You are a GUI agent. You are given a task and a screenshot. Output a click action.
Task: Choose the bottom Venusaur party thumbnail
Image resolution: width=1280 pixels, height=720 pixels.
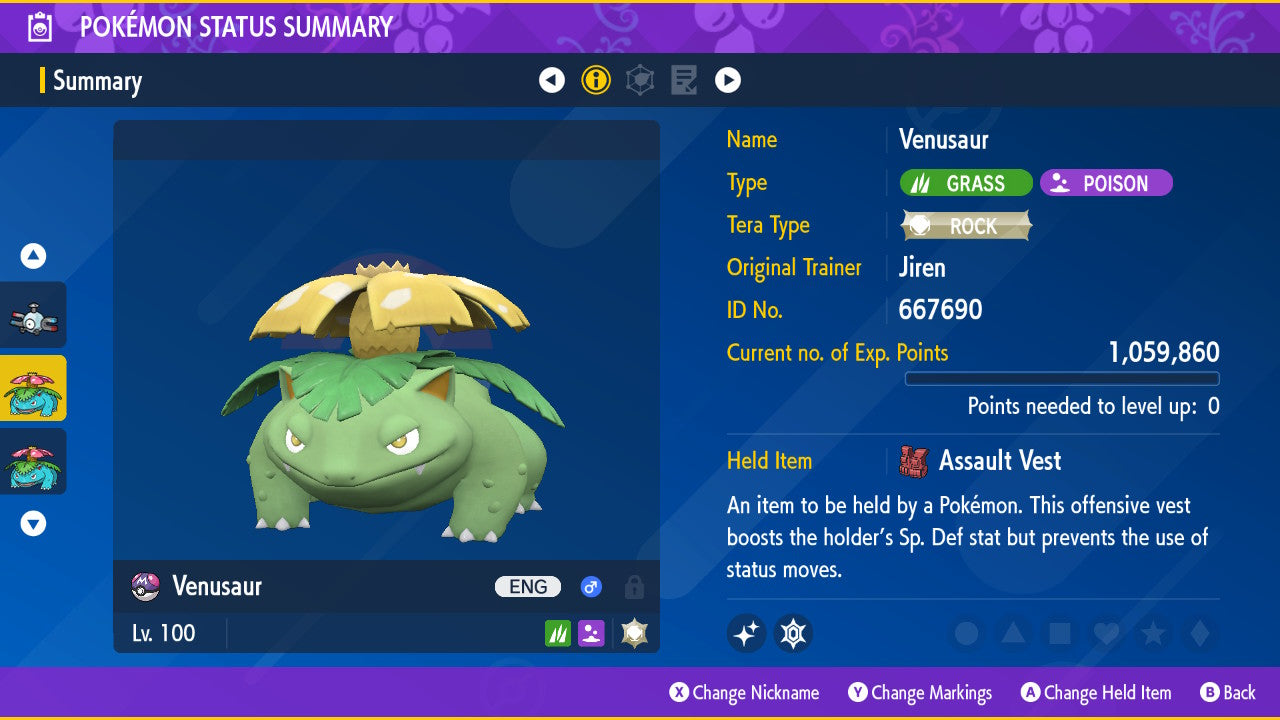pyautogui.click(x=33, y=461)
